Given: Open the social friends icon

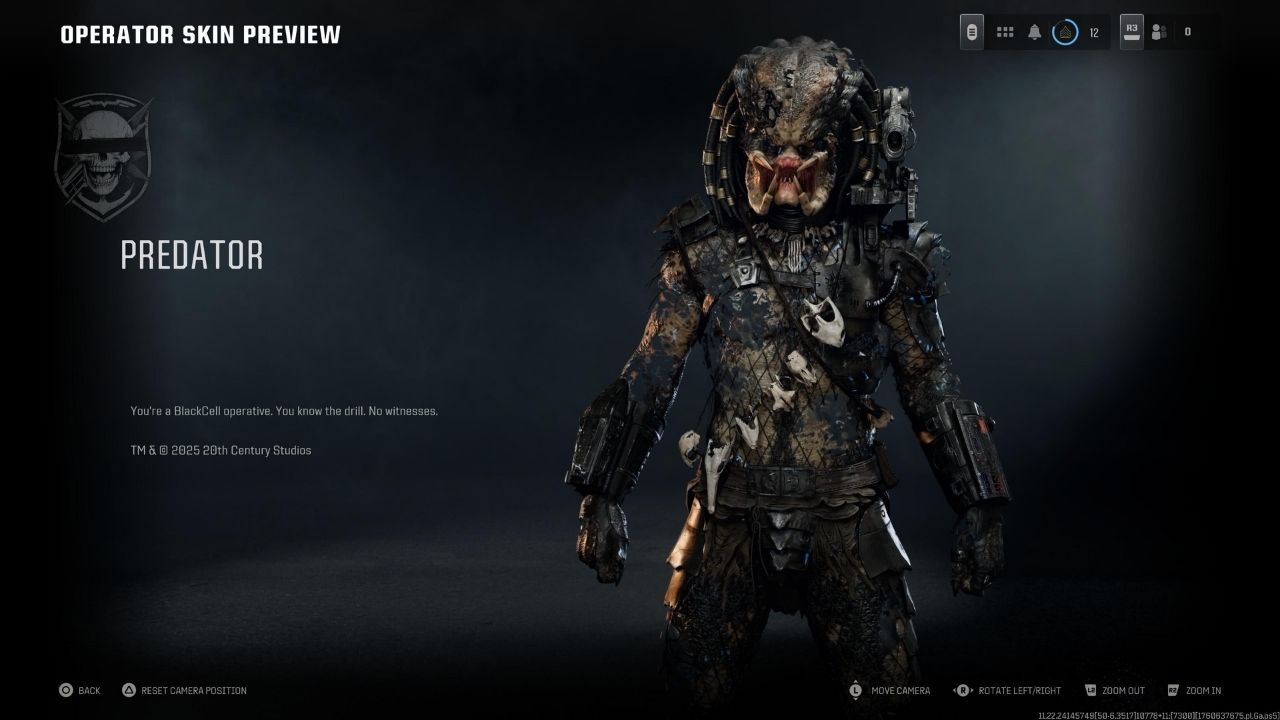Looking at the screenshot, I should (x=1159, y=32).
